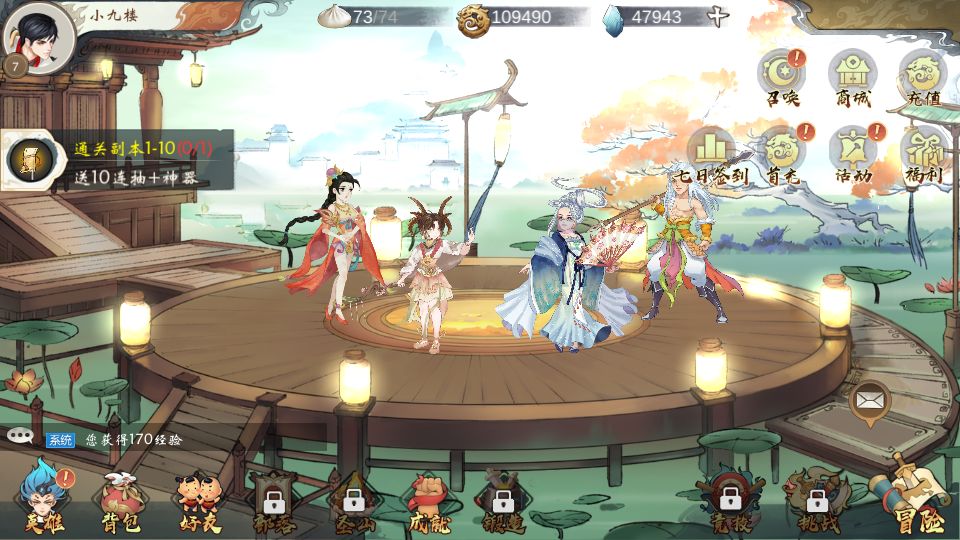
Task: Select the locked 竞技 arena button
Action: click(730, 500)
